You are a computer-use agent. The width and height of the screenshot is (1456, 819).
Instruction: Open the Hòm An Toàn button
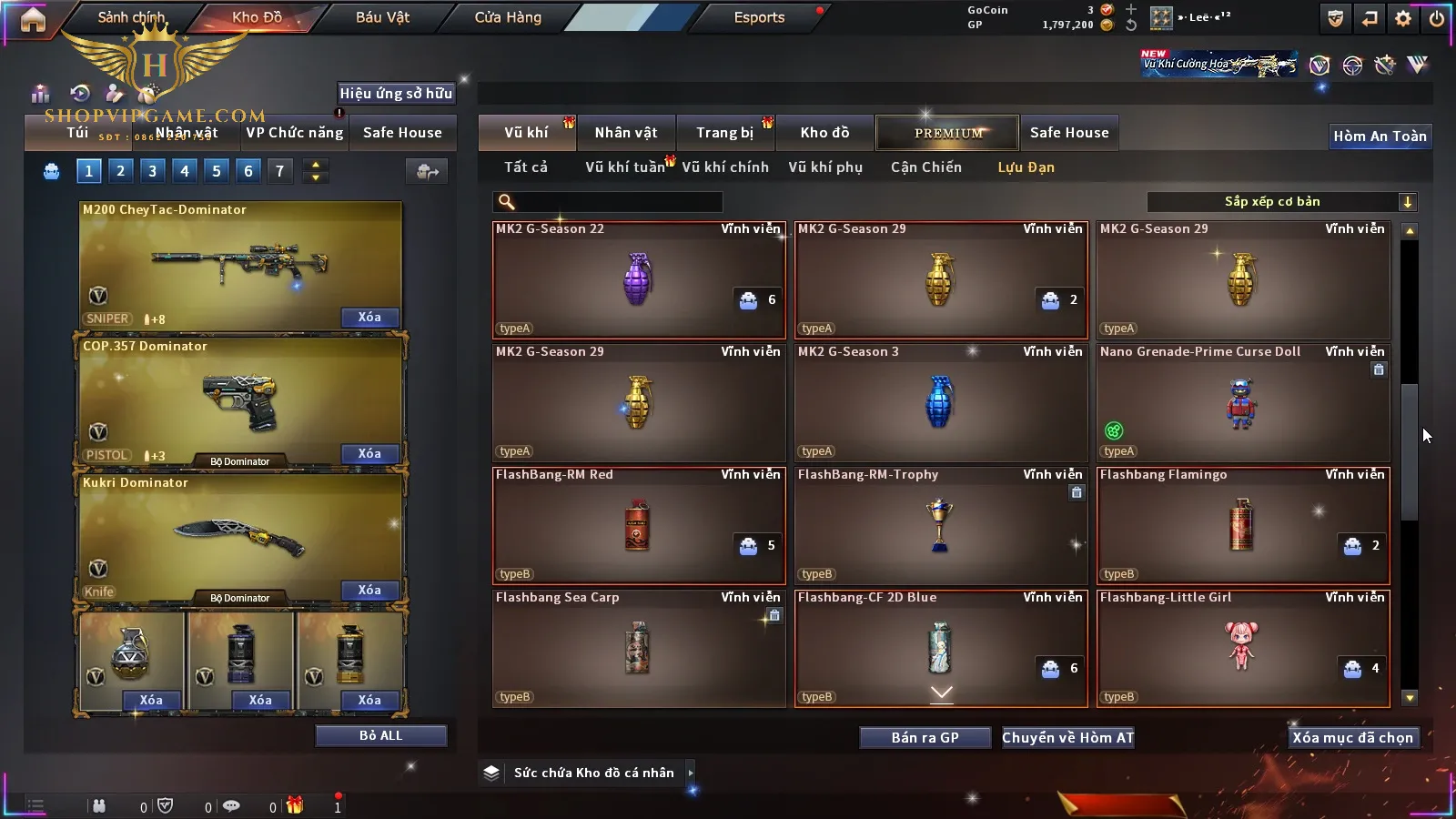pyautogui.click(x=1380, y=136)
